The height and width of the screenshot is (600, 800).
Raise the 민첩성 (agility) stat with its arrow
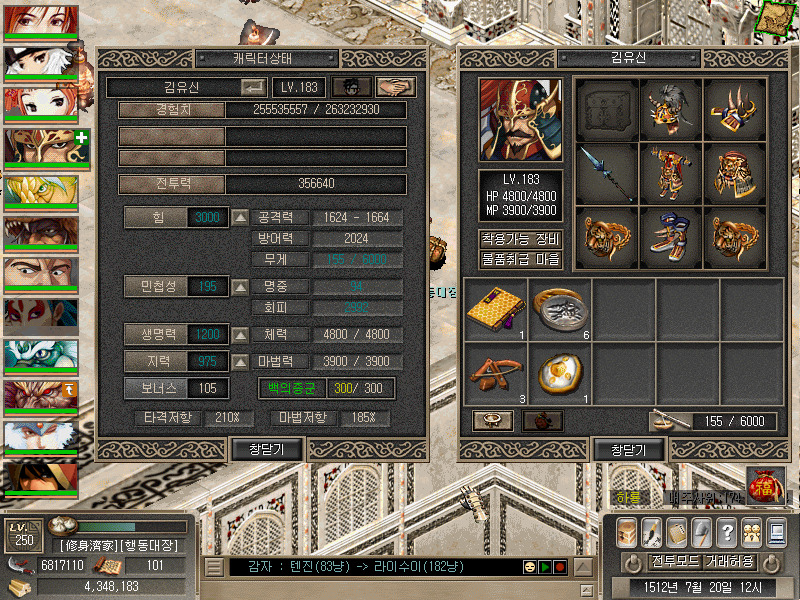point(241,287)
